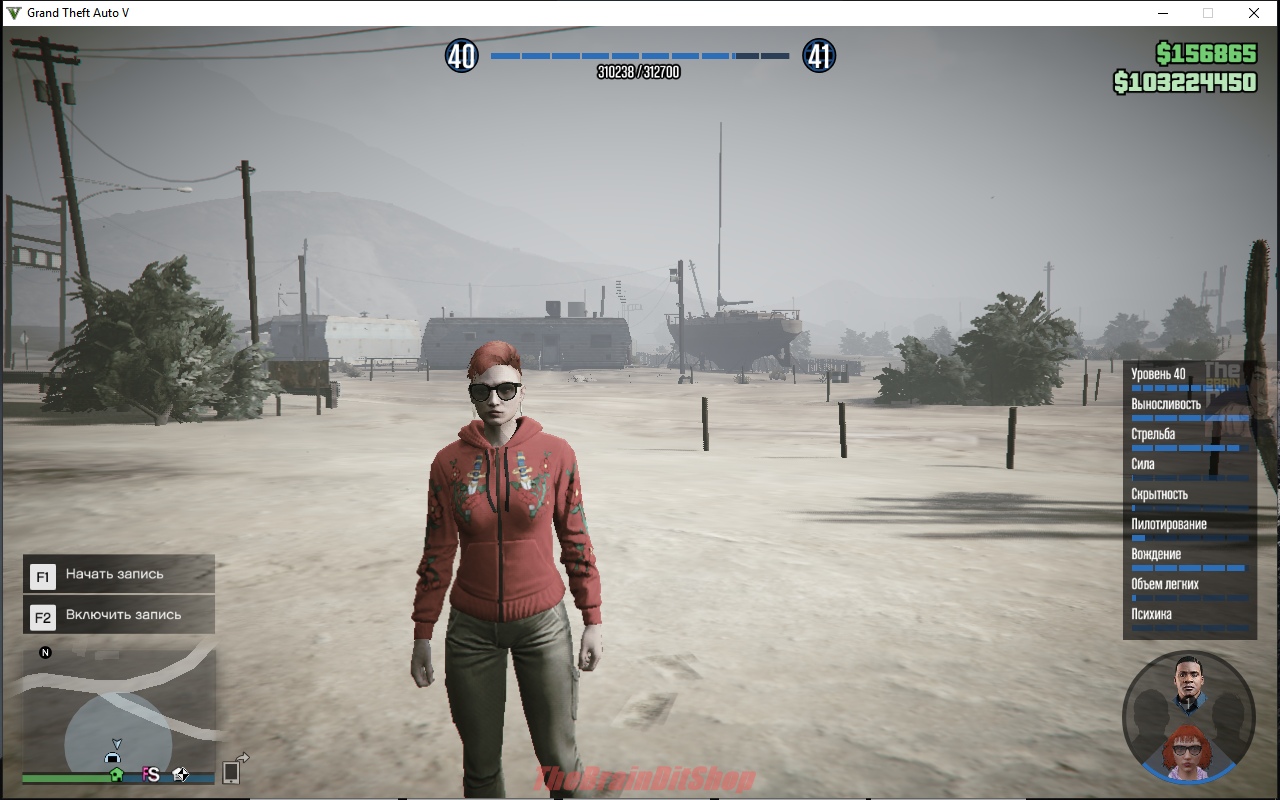The width and height of the screenshot is (1280, 800).
Task: Click the pink FS marker on minimap
Action: [x=151, y=774]
